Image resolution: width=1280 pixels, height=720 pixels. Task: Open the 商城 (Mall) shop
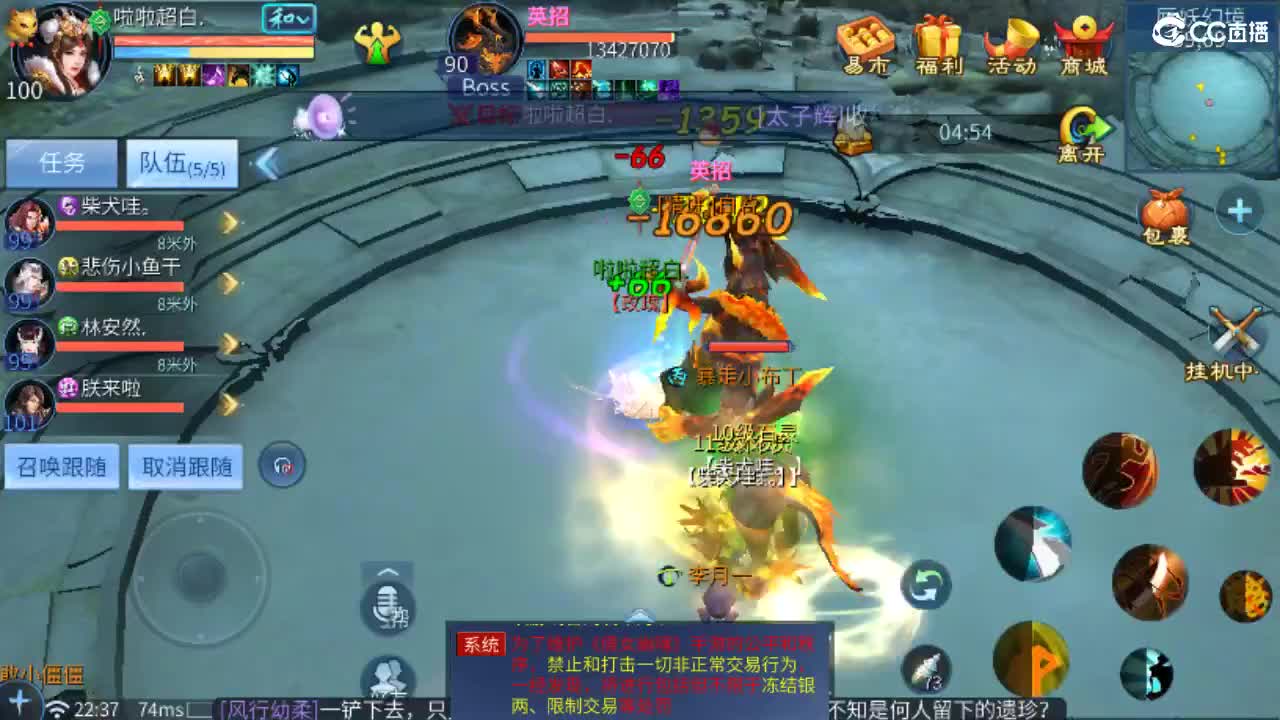(x=1082, y=40)
